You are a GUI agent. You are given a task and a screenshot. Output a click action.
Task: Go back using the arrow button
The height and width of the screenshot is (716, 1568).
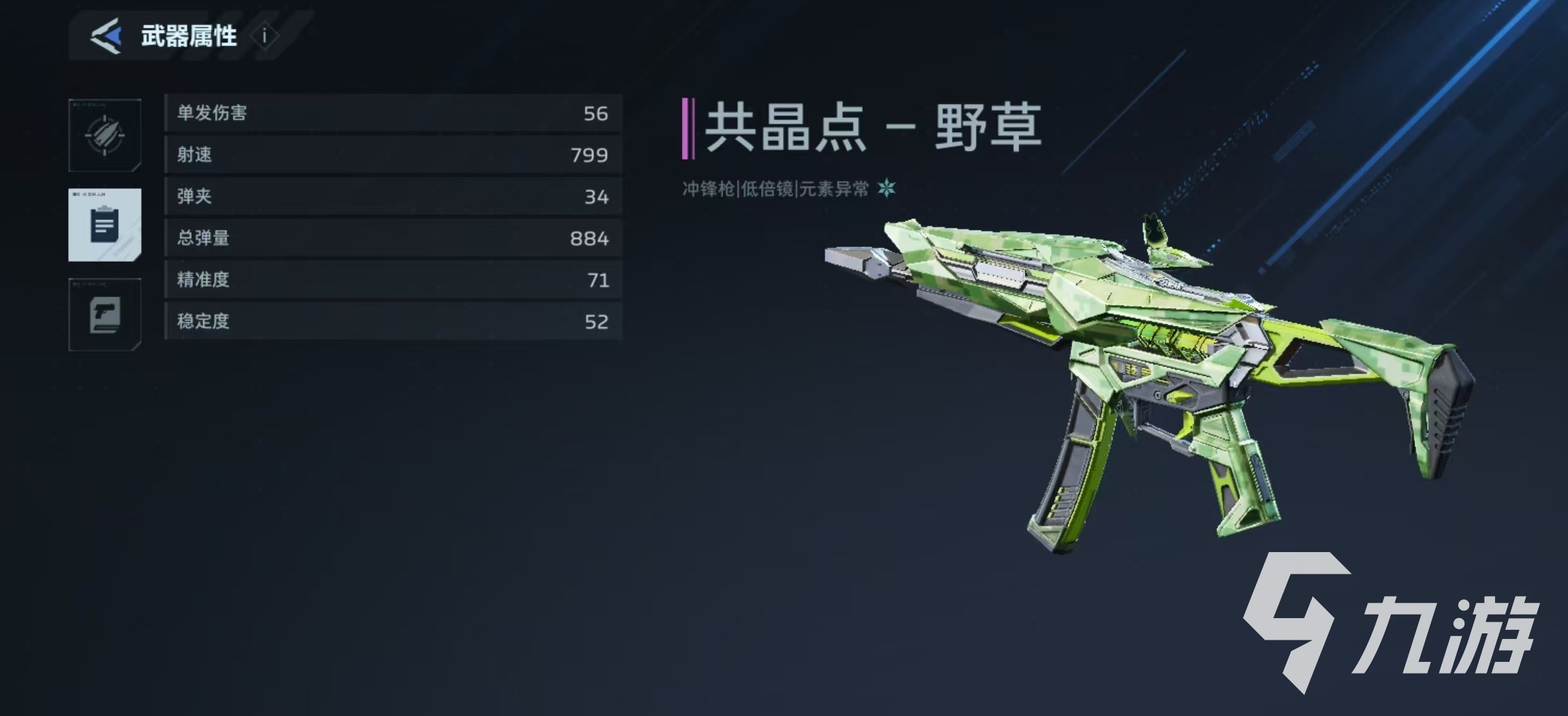point(106,36)
